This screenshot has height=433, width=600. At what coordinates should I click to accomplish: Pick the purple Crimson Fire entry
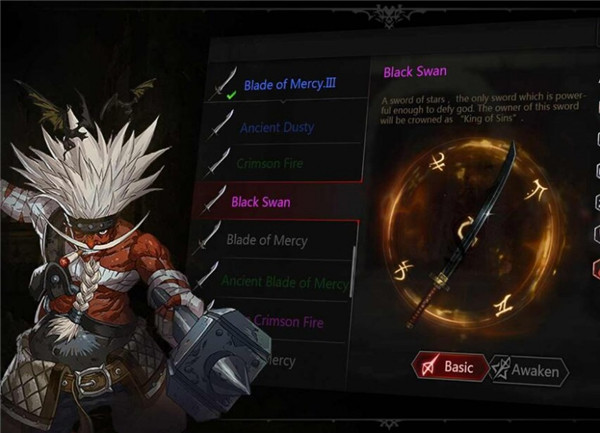289,321
